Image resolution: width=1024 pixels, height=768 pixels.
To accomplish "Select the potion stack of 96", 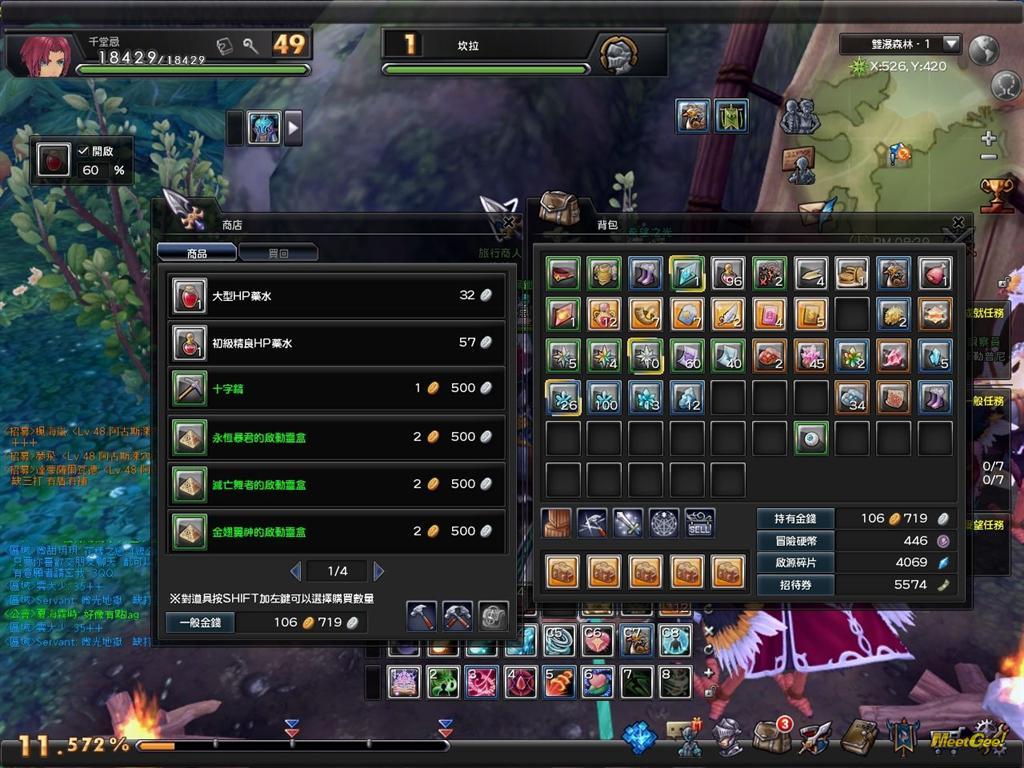I will click(x=728, y=273).
